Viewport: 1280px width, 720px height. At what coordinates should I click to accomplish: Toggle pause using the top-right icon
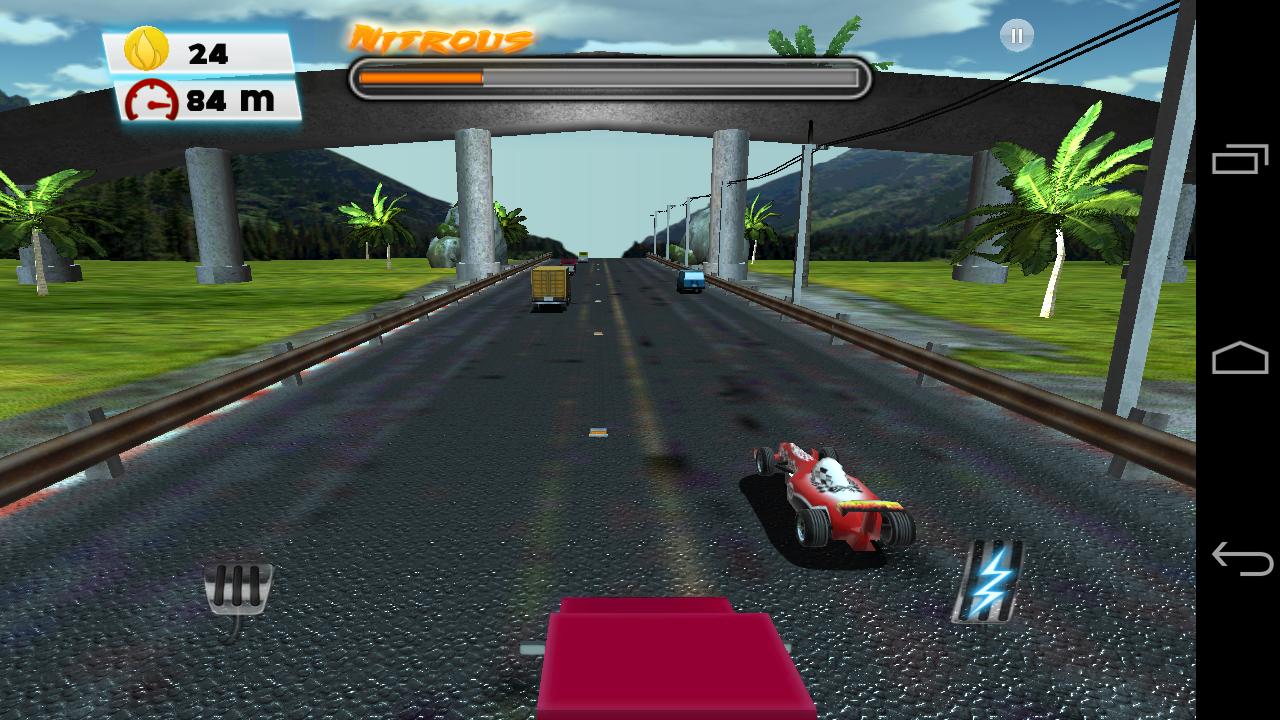click(x=1016, y=36)
